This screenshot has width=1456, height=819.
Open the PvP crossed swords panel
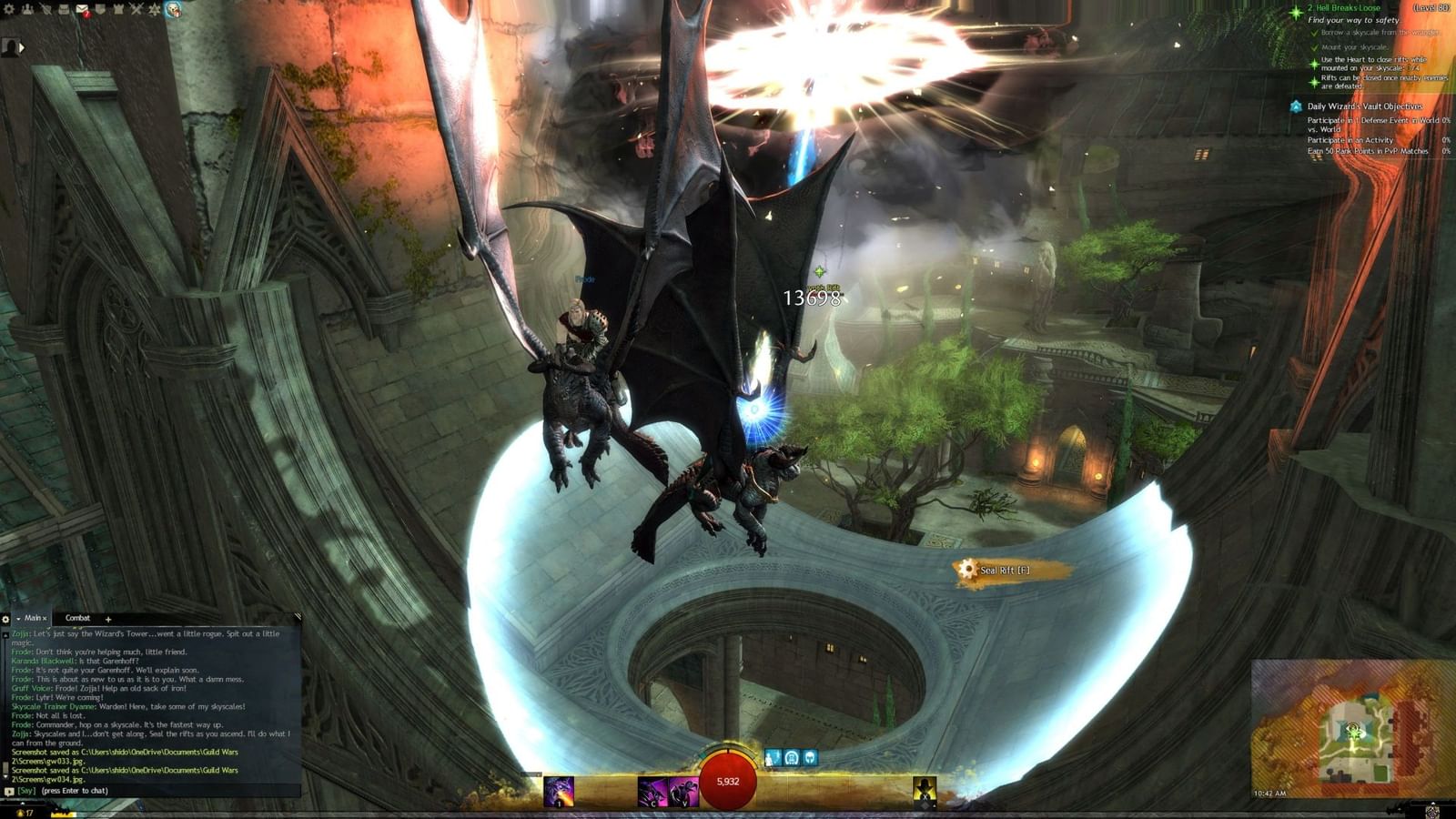[136, 10]
